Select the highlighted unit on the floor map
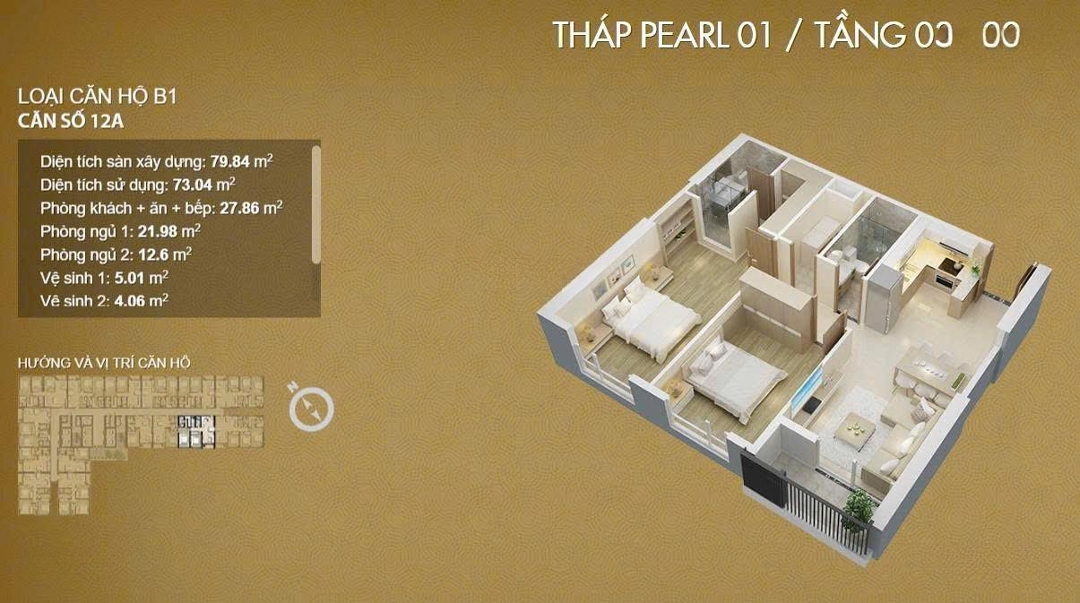1080x603 pixels. pos(195,431)
